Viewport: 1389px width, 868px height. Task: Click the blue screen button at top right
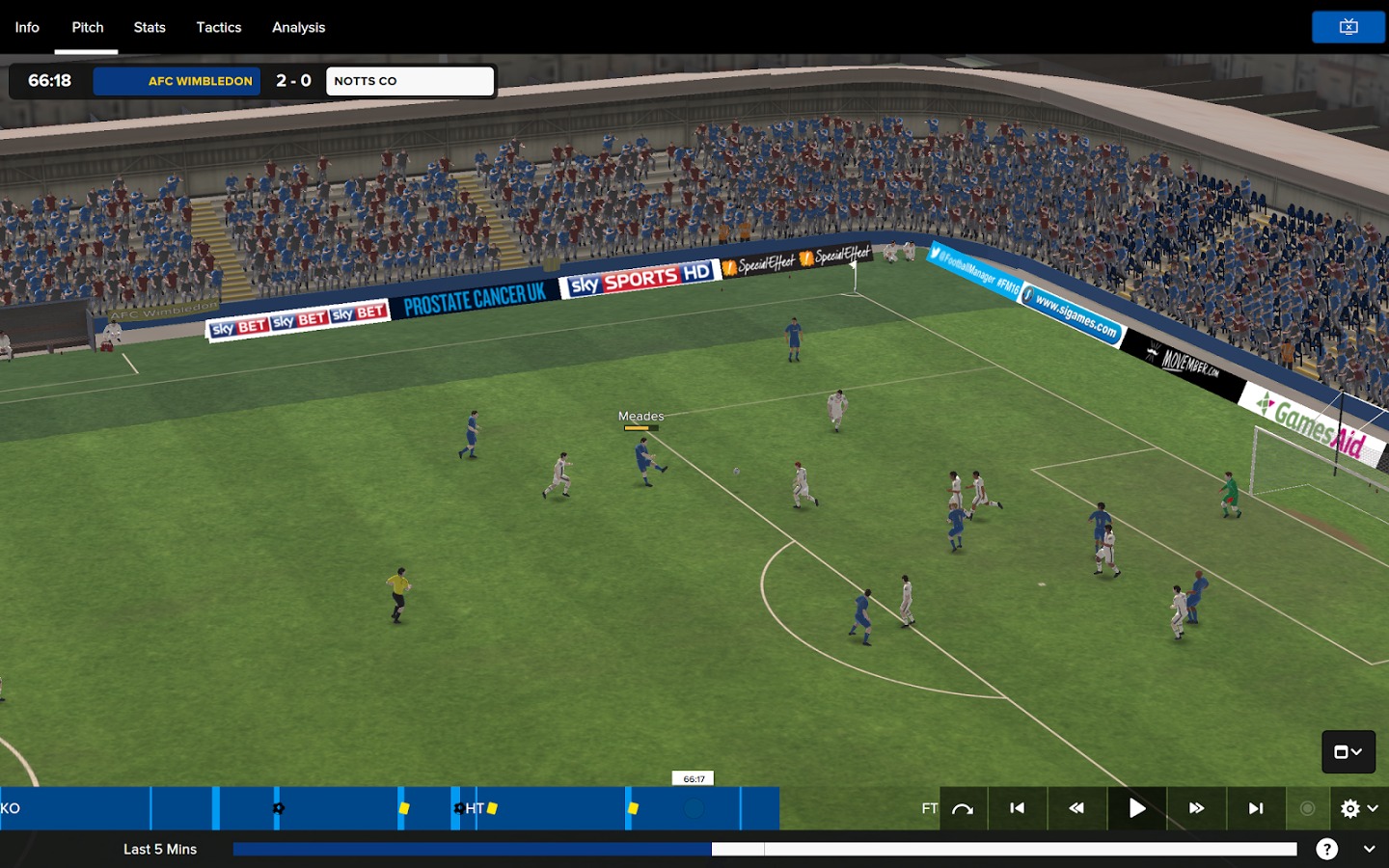coord(1348,27)
